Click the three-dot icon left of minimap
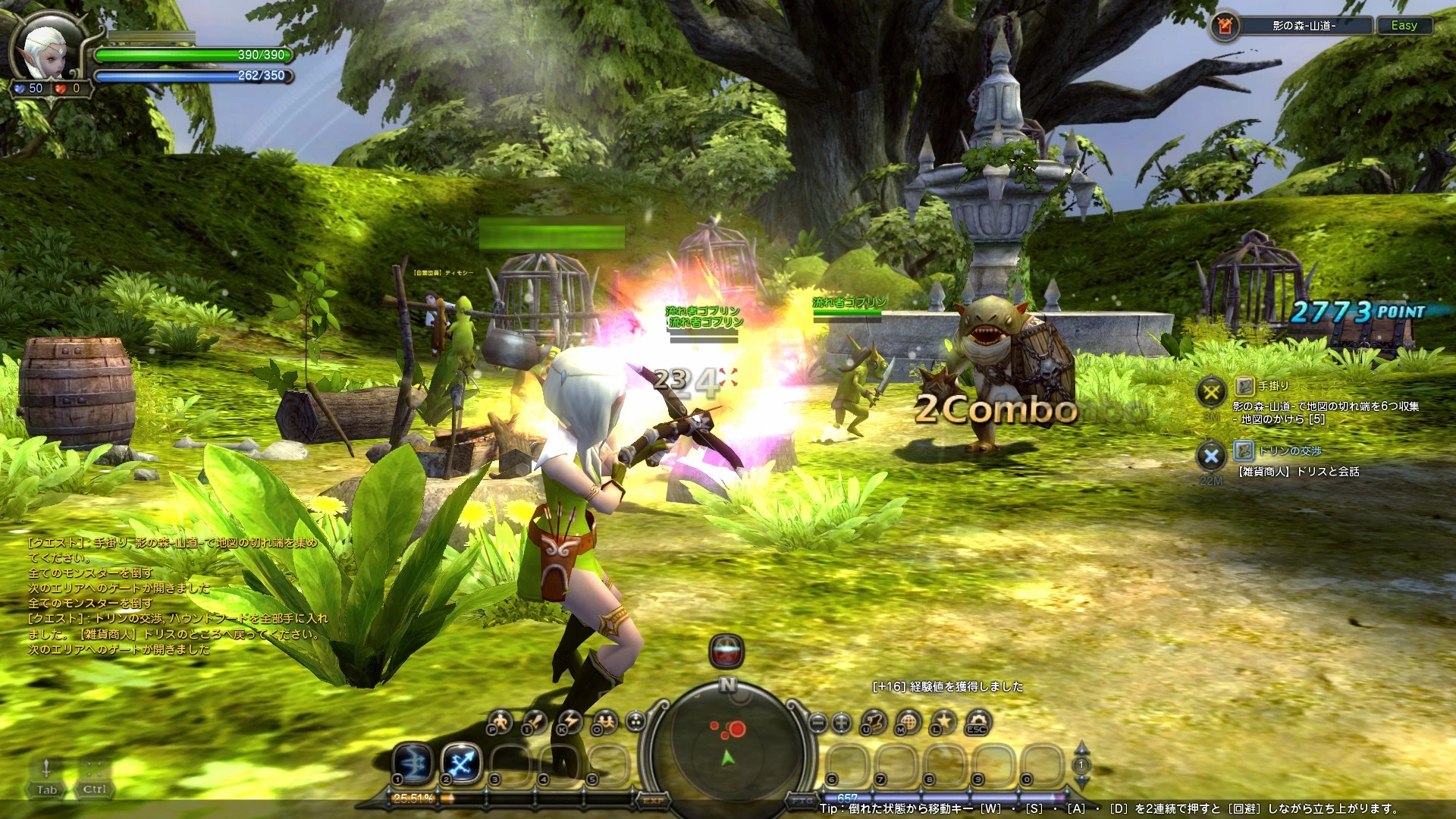The height and width of the screenshot is (819, 1456). 635,722
